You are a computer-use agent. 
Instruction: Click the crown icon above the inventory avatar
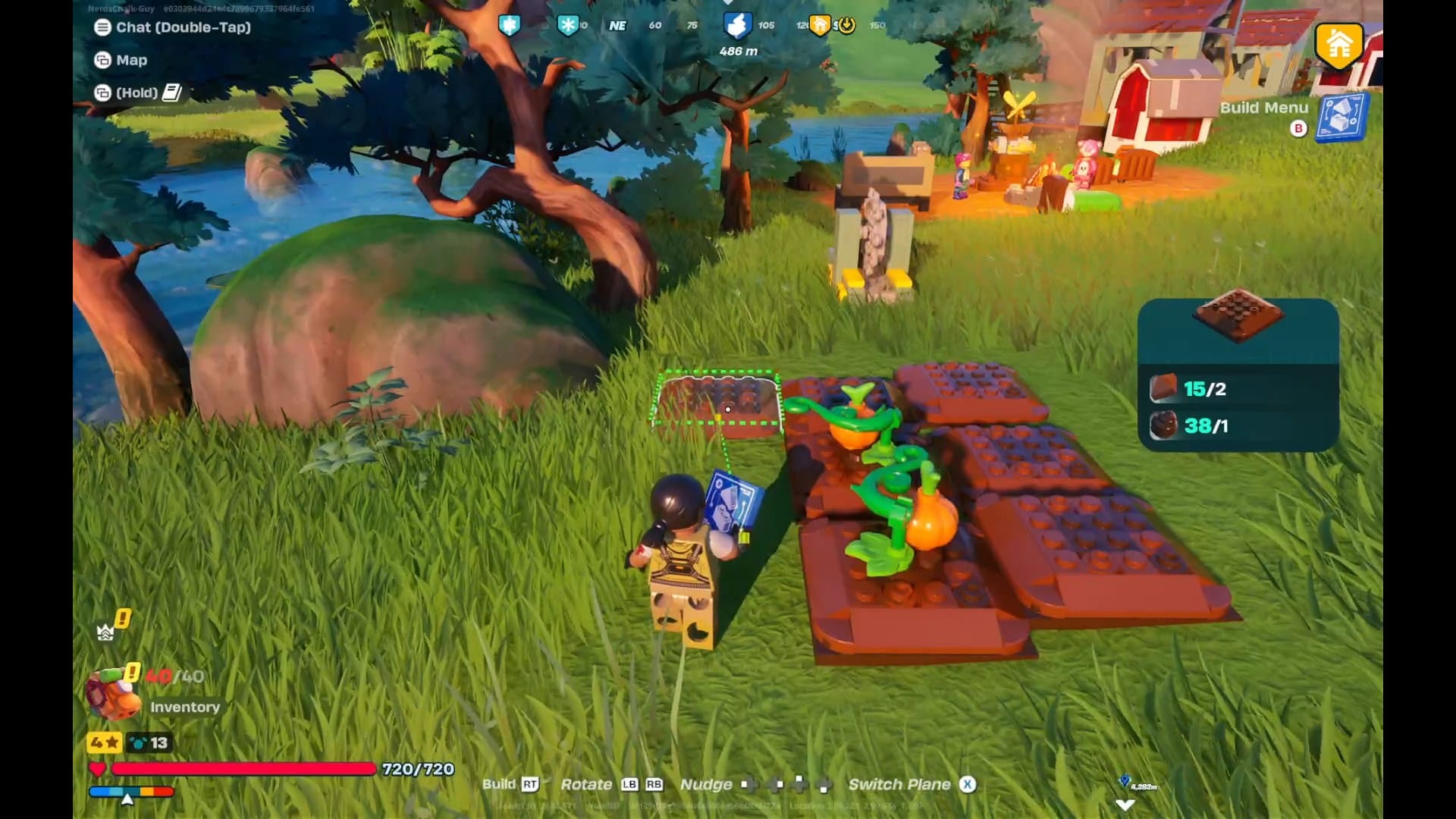click(105, 632)
